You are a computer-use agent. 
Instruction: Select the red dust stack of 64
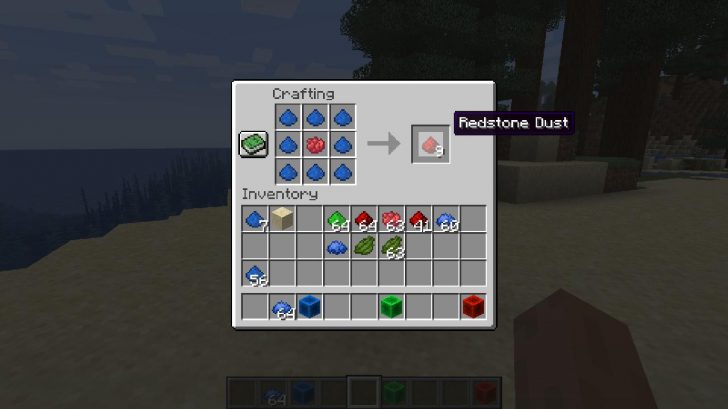(x=365, y=219)
